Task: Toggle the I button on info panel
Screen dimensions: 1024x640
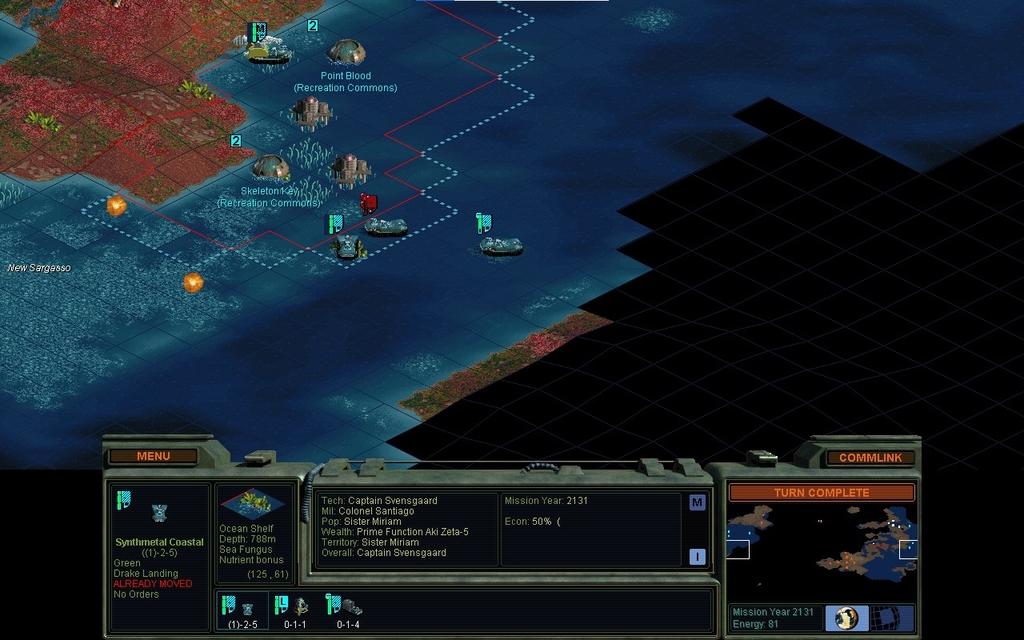Action: [x=697, y=557]
